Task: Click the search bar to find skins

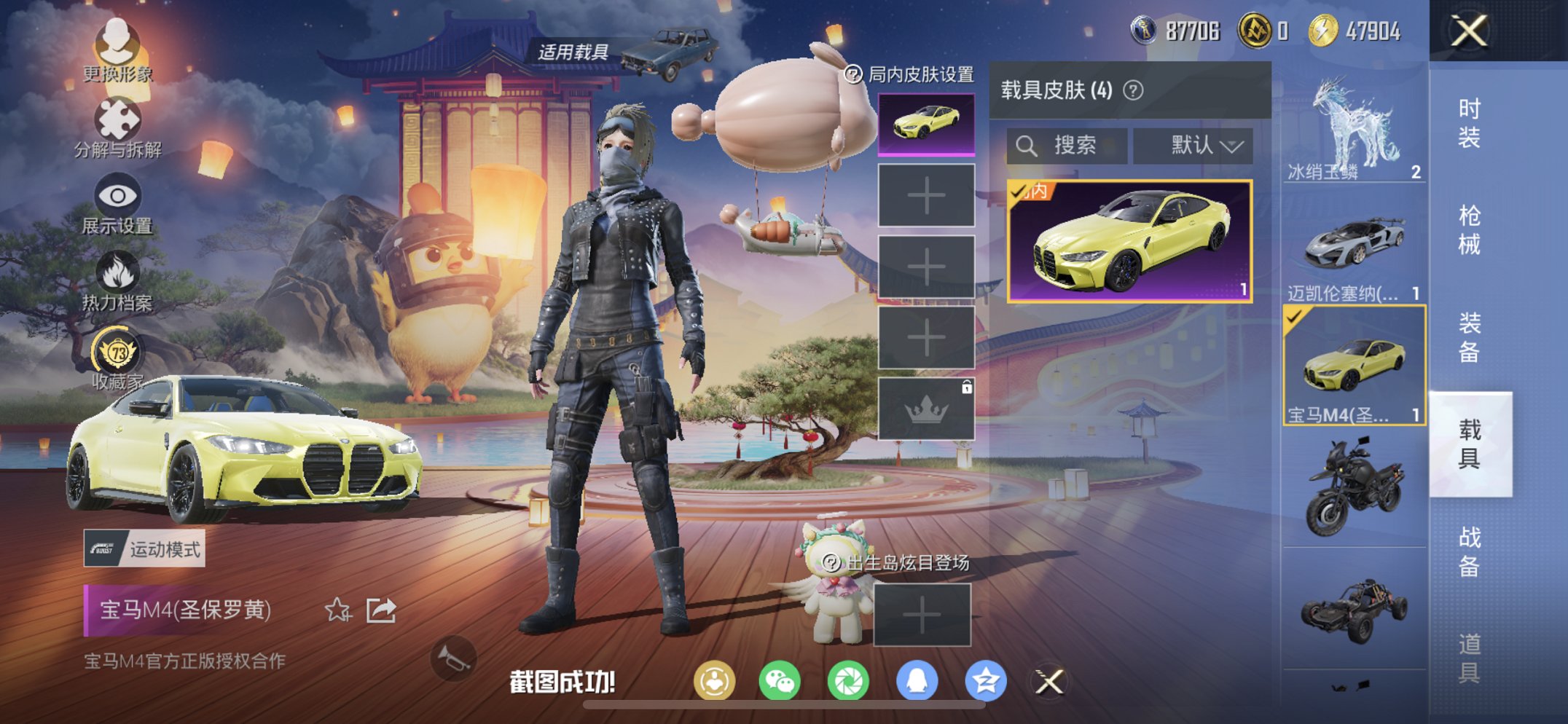Action: tap(1064, 143)
